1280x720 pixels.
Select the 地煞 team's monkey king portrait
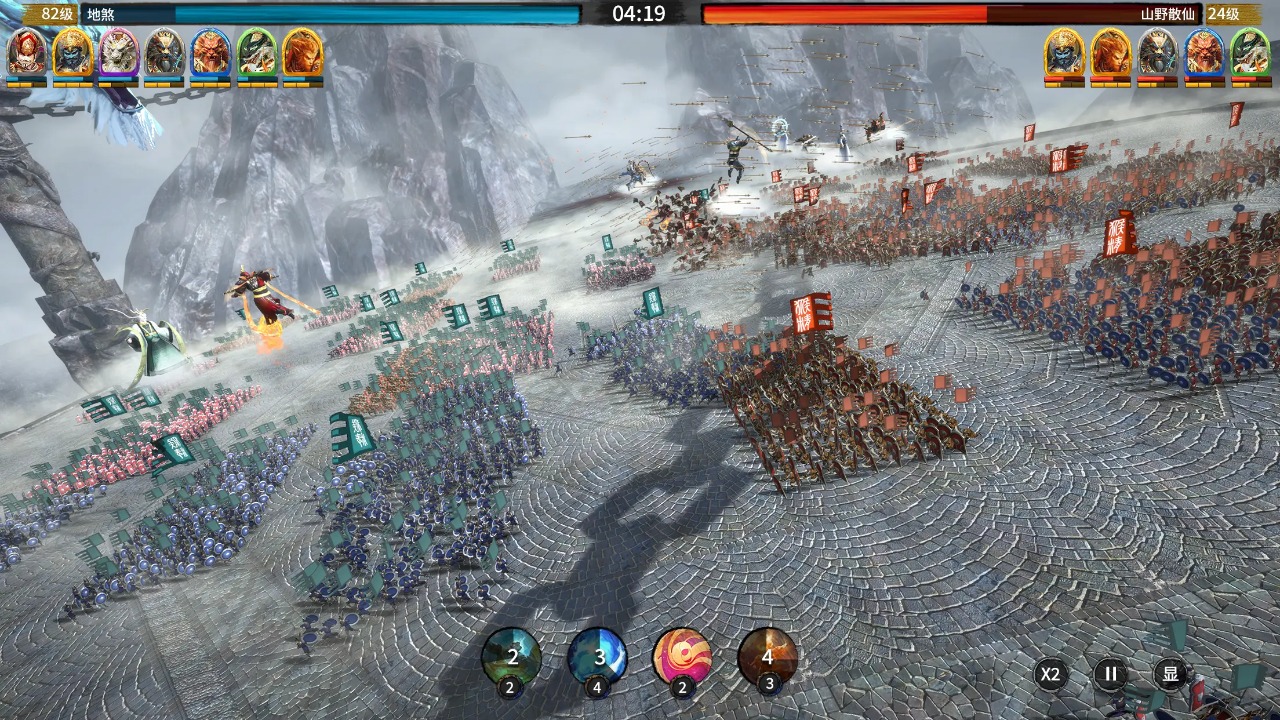302,52
